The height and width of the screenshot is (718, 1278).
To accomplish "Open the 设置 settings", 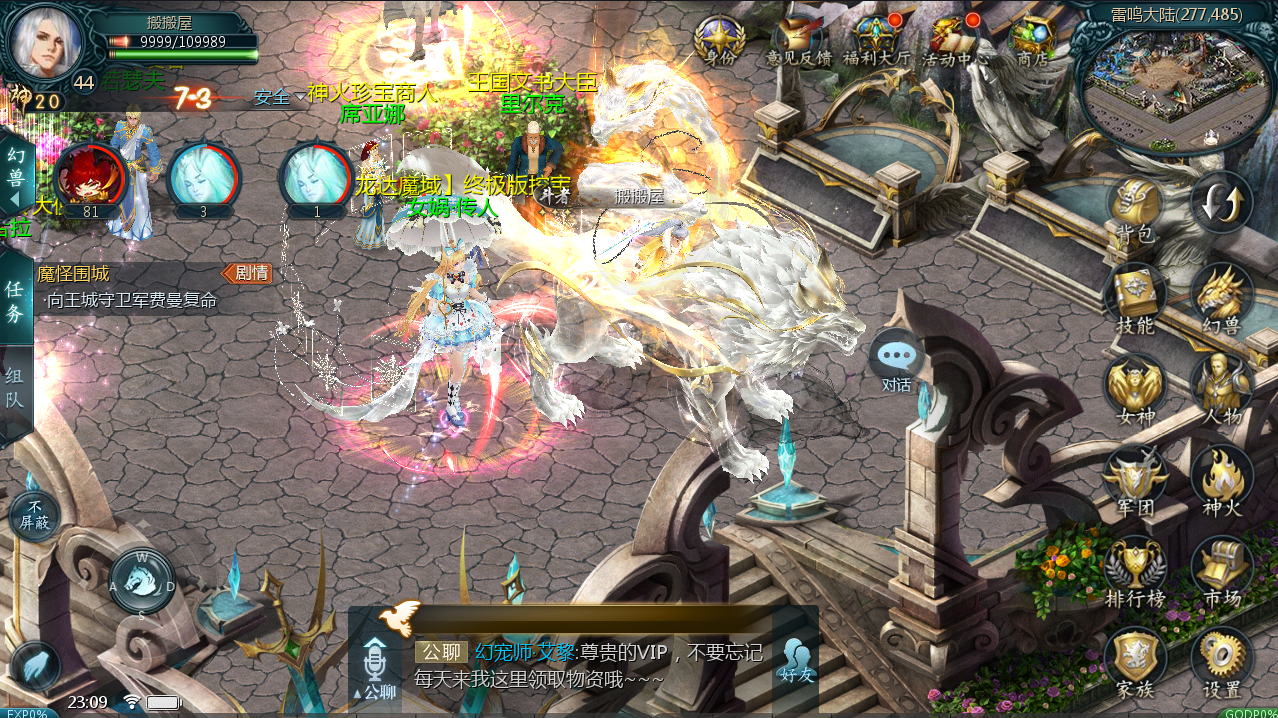I will coord(1222,662).
